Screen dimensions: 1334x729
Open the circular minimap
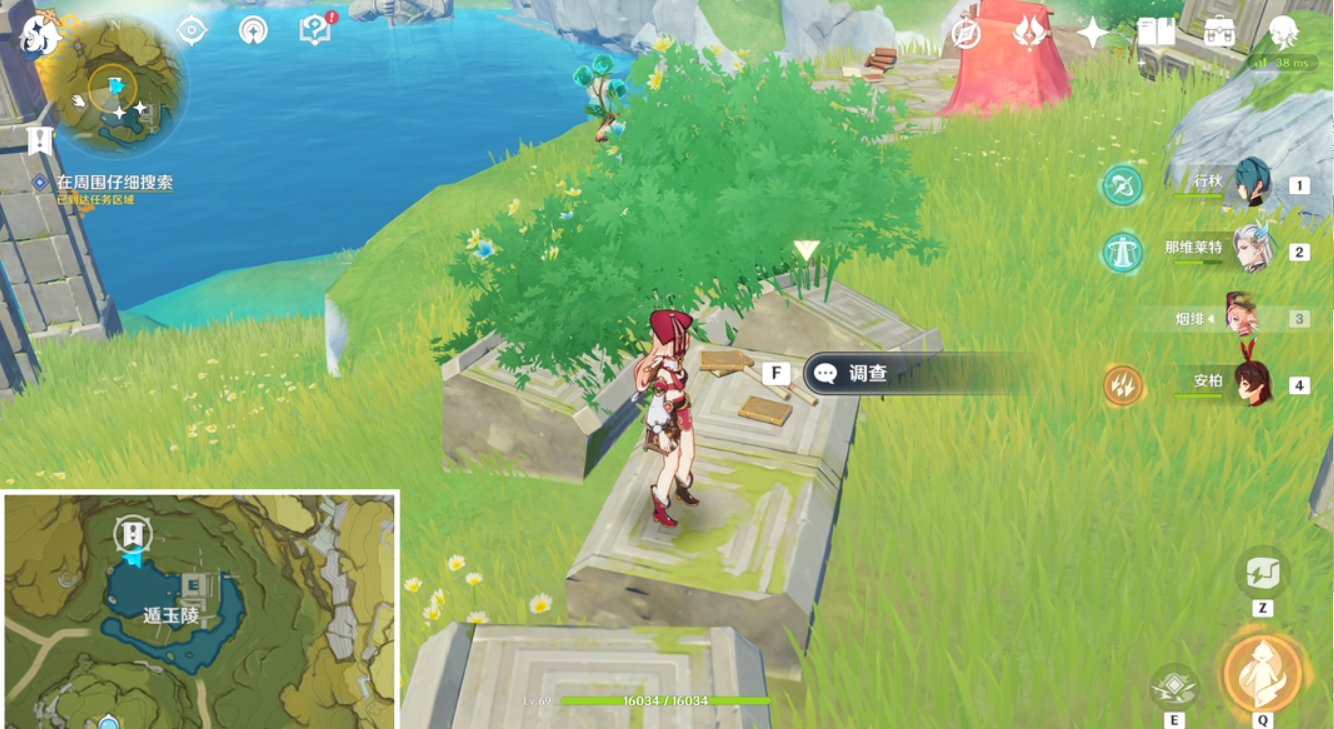(116, 88)
